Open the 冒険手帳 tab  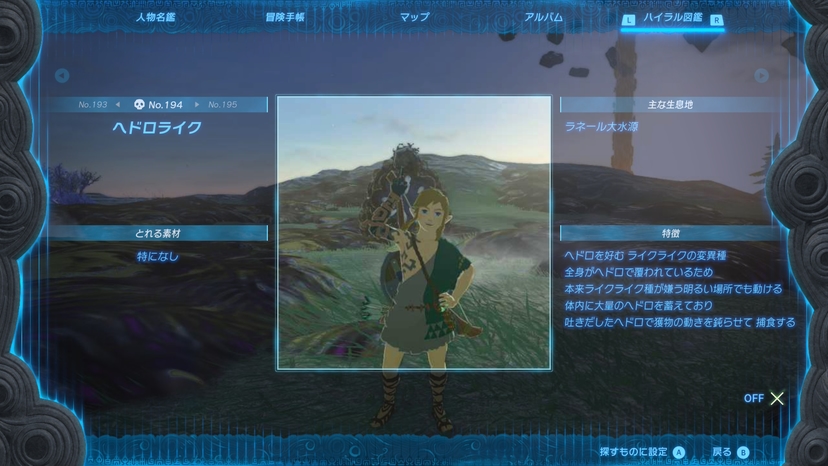coord(285,18)
